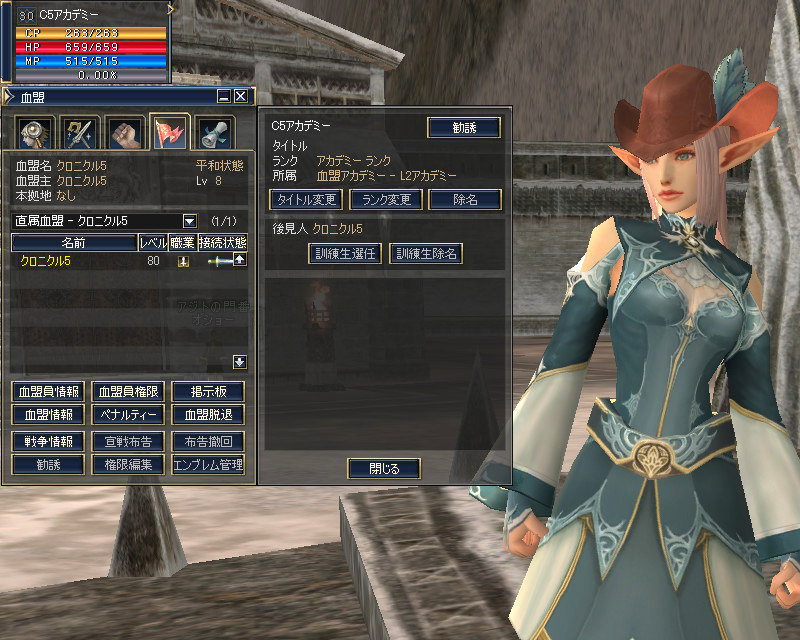Viewport: 800px width, 640px height.
Task: Choose 血盟脱退 to leave clan
Action: click(x=208, y=414)
